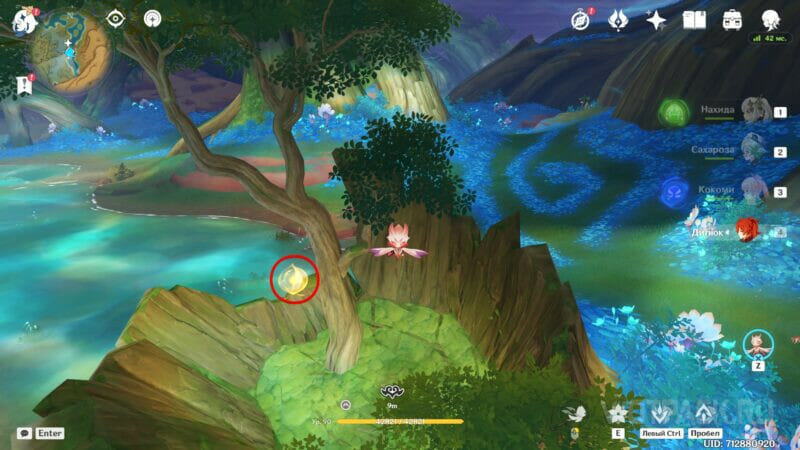800x450 pixels.
Task: Open the backpack inventory icon
Action: [x=732, y=19]
